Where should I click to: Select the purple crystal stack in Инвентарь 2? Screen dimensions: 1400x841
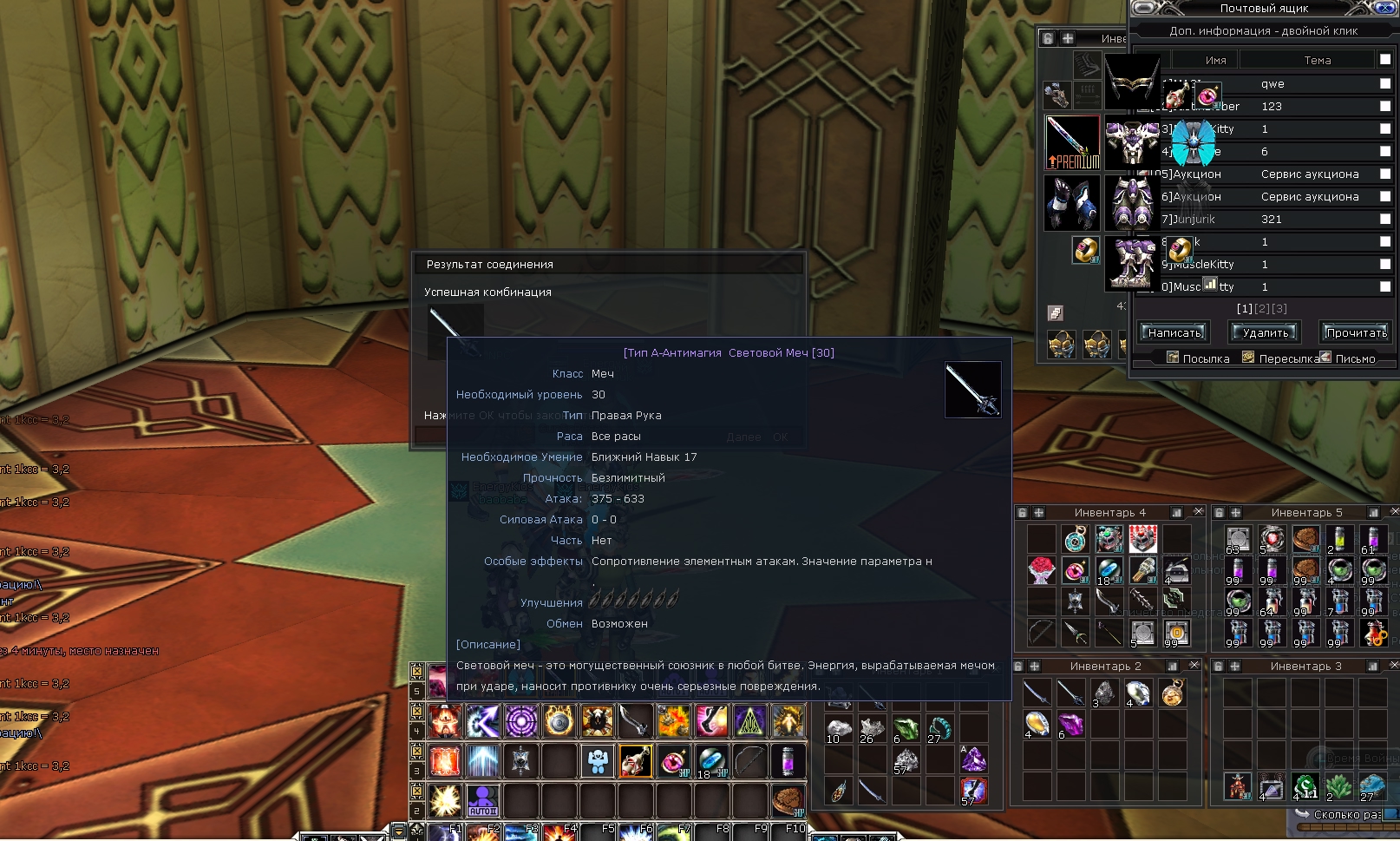(1070, 724)
